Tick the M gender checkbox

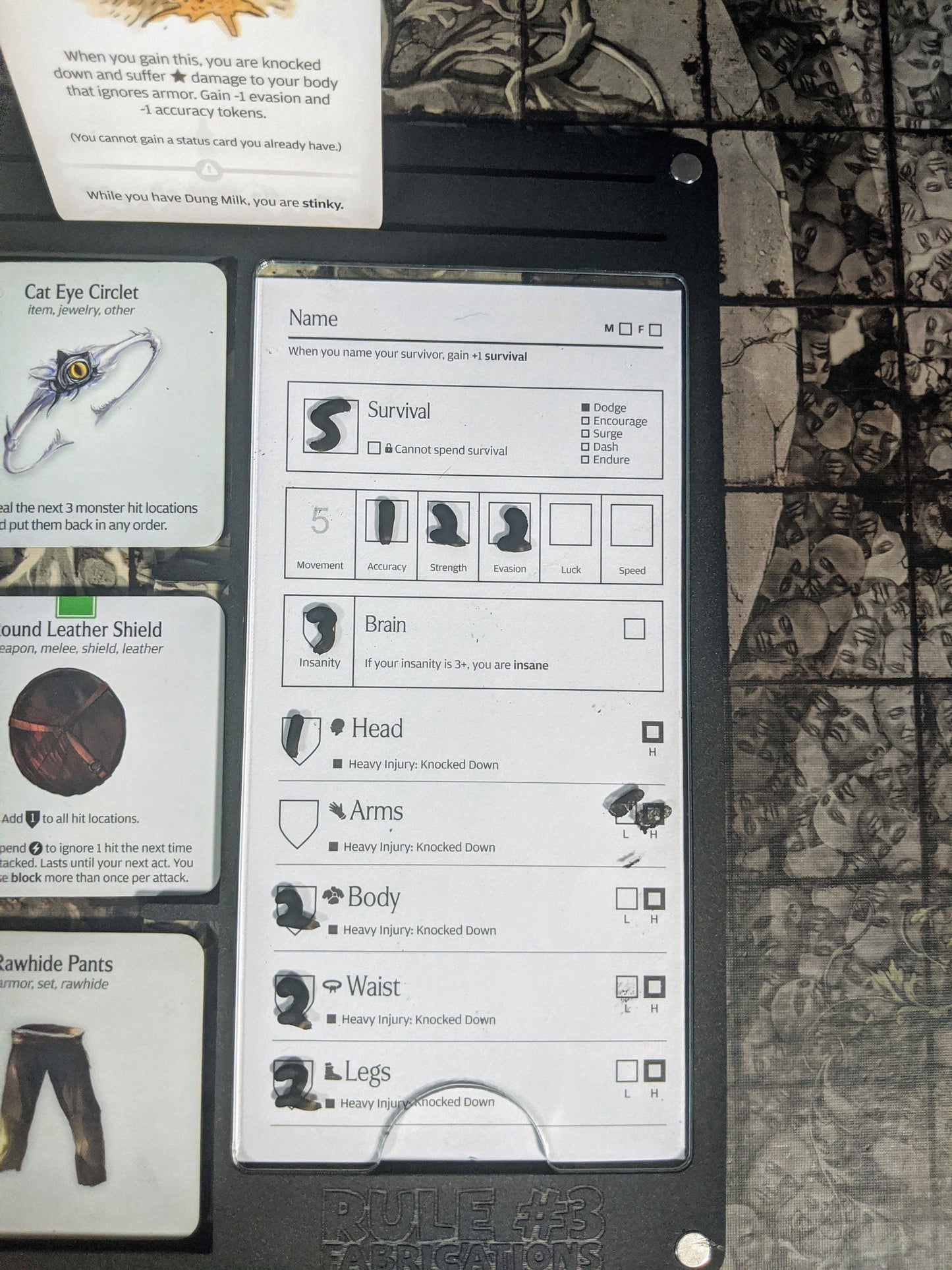click(x=625, y=328)
